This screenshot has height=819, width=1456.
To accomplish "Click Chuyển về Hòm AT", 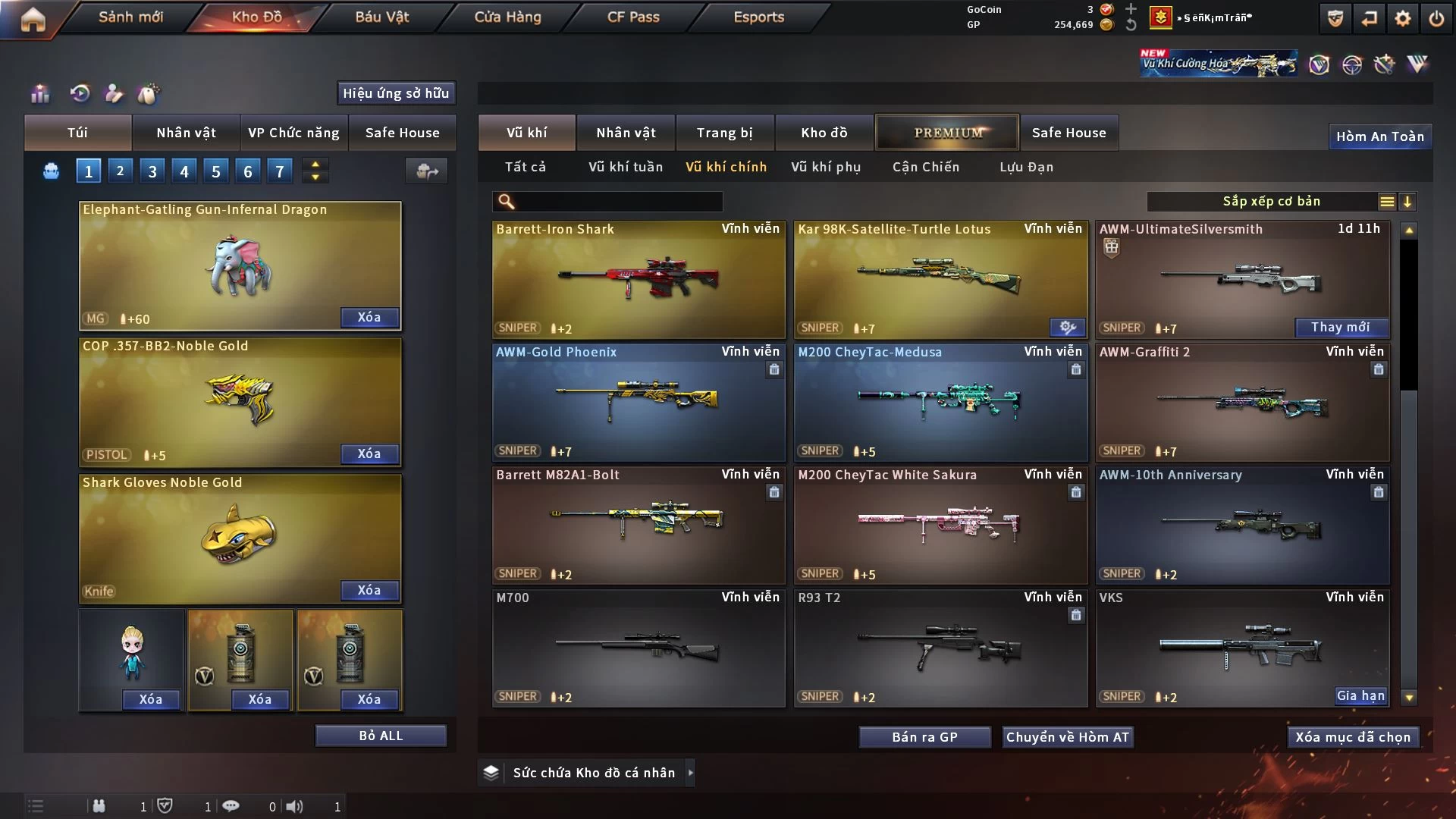I will tap(1067, 737).
